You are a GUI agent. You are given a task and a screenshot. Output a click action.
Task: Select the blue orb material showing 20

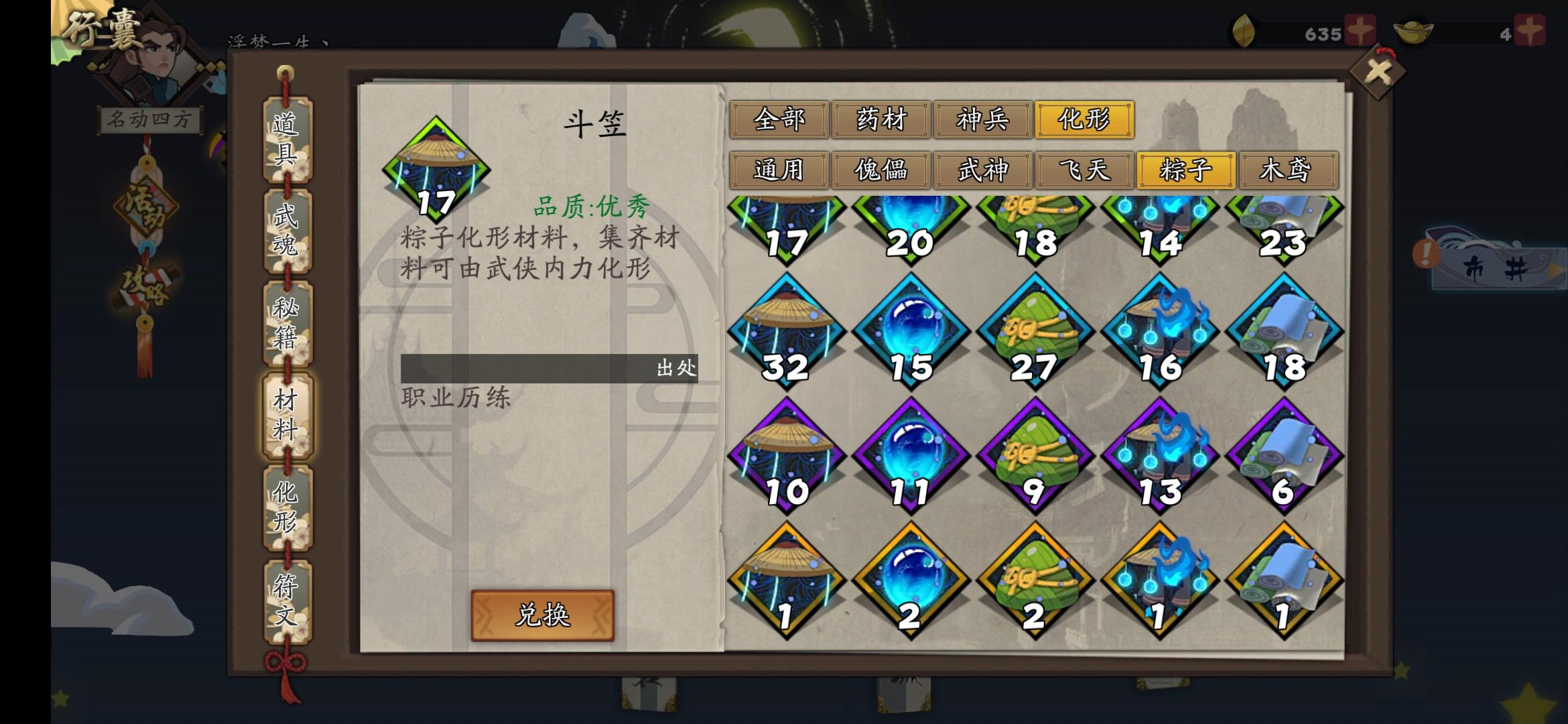click(x=909, y=221)
